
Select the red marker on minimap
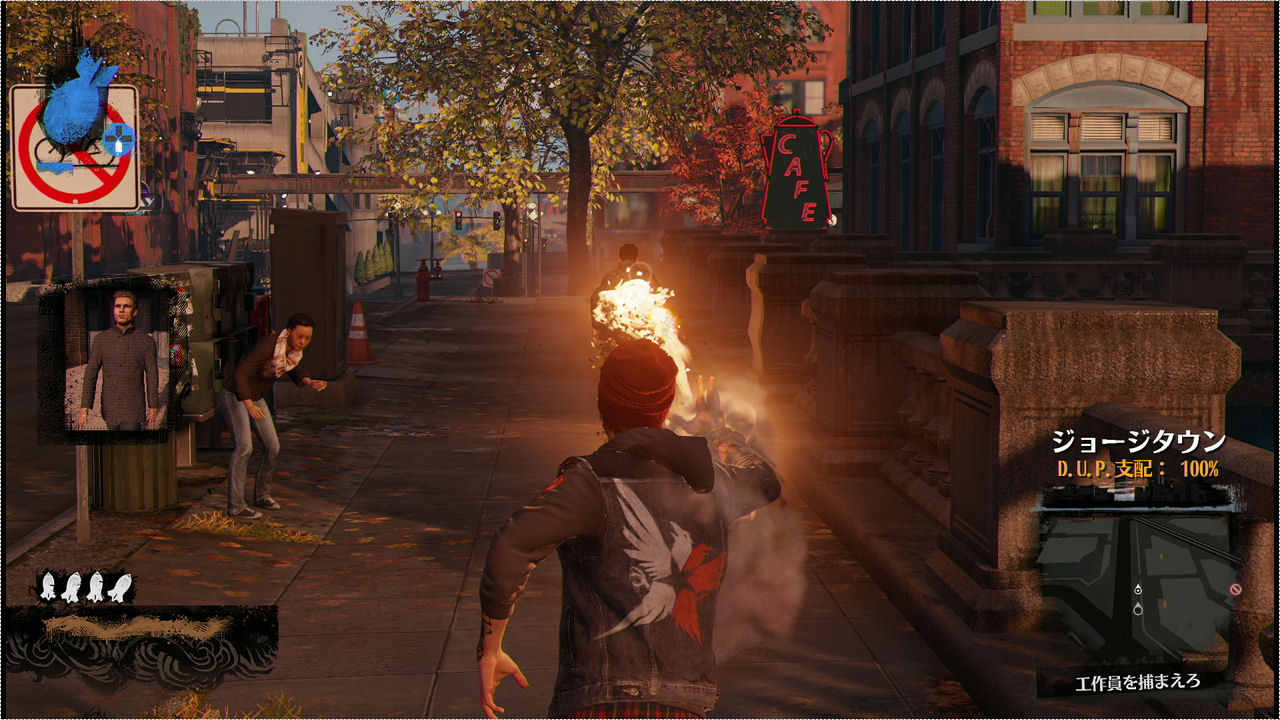pyautogui.click(x=1236, y=590)
